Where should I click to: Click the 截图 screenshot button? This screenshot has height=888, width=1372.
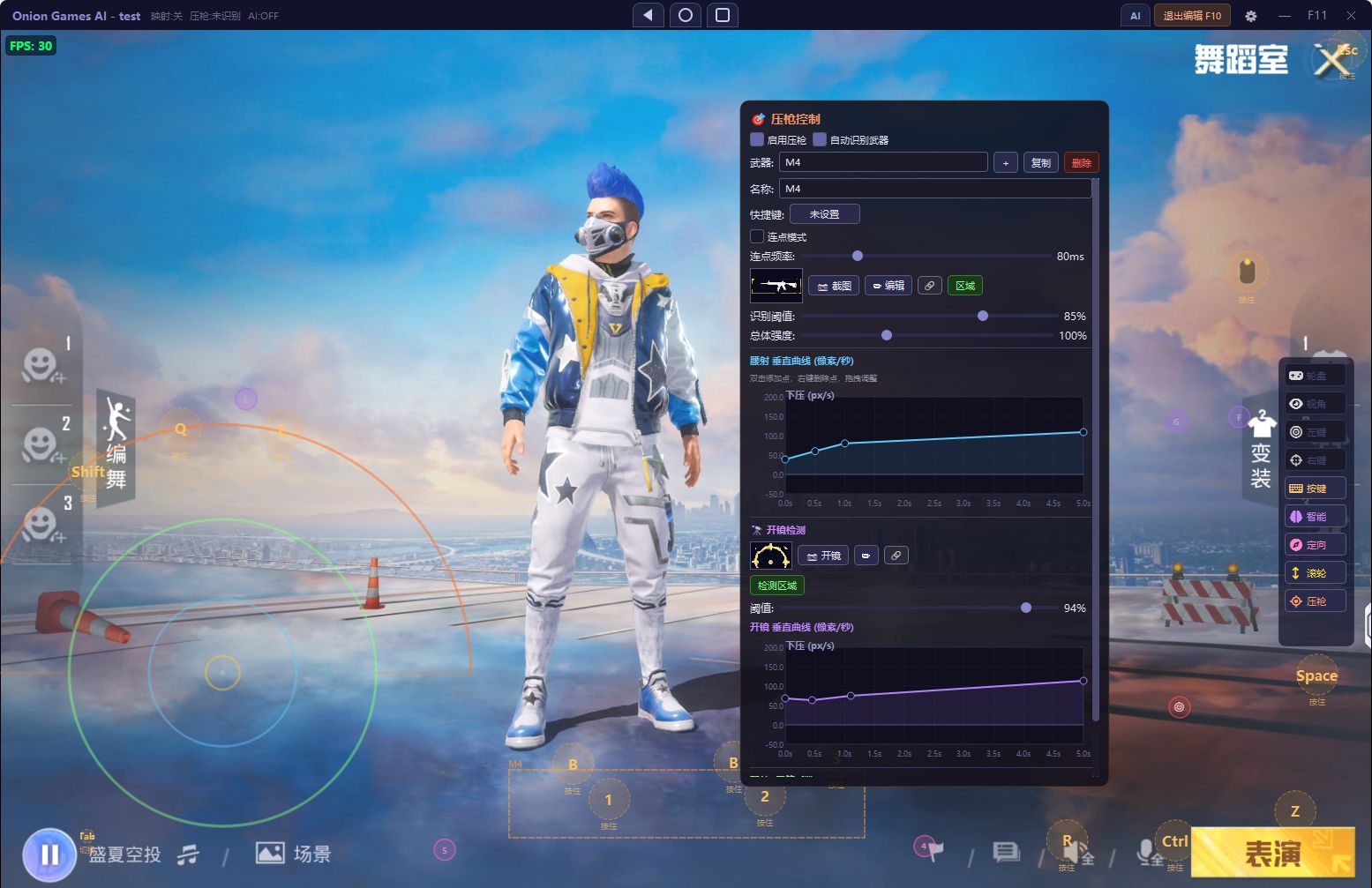[834, 286]
